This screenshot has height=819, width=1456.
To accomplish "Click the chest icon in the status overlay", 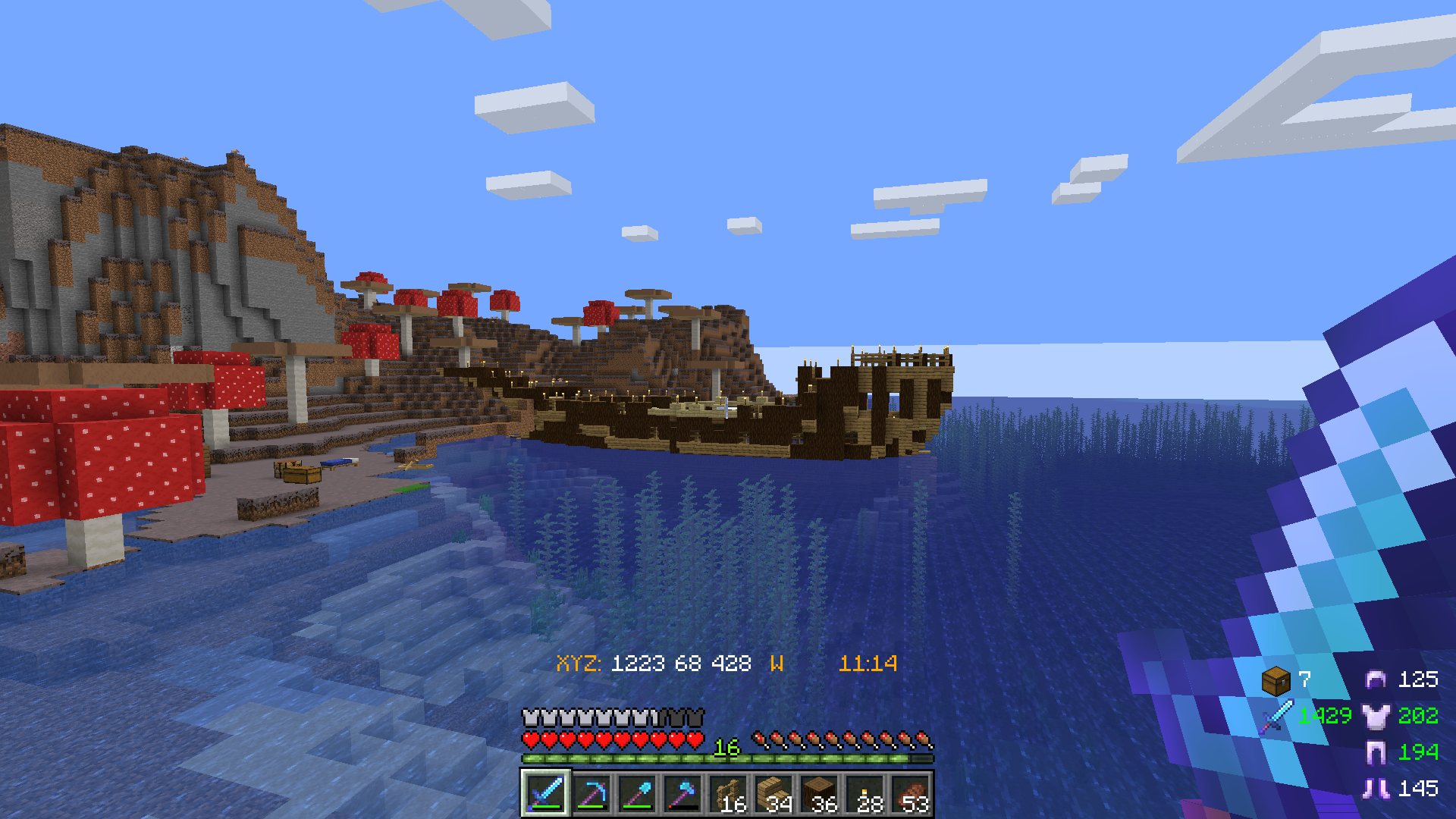I will point(1276,680).
